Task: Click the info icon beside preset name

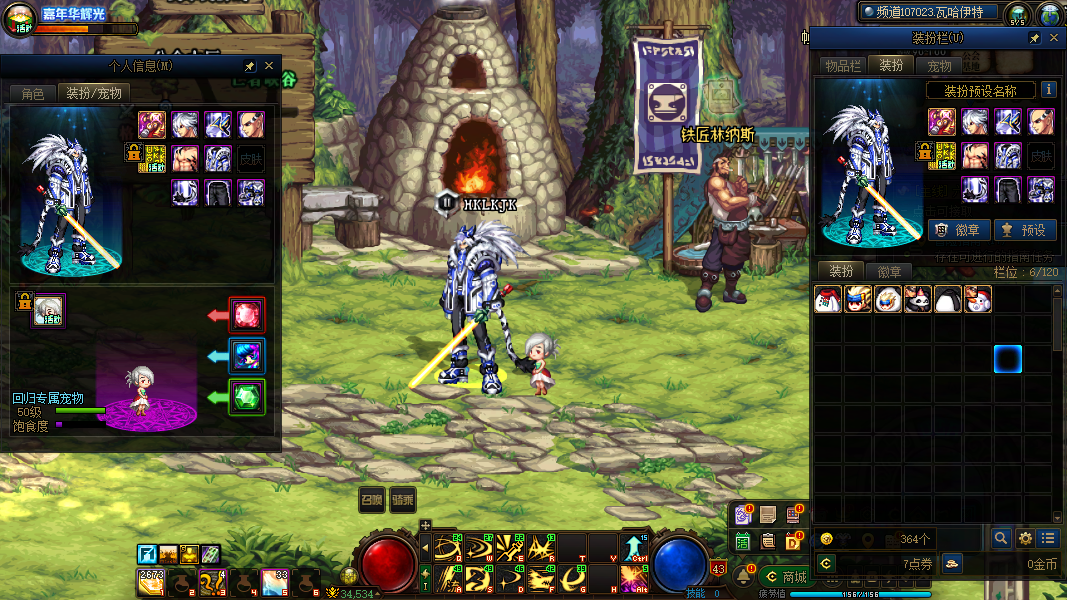Action: click(x=1048, y=90)
